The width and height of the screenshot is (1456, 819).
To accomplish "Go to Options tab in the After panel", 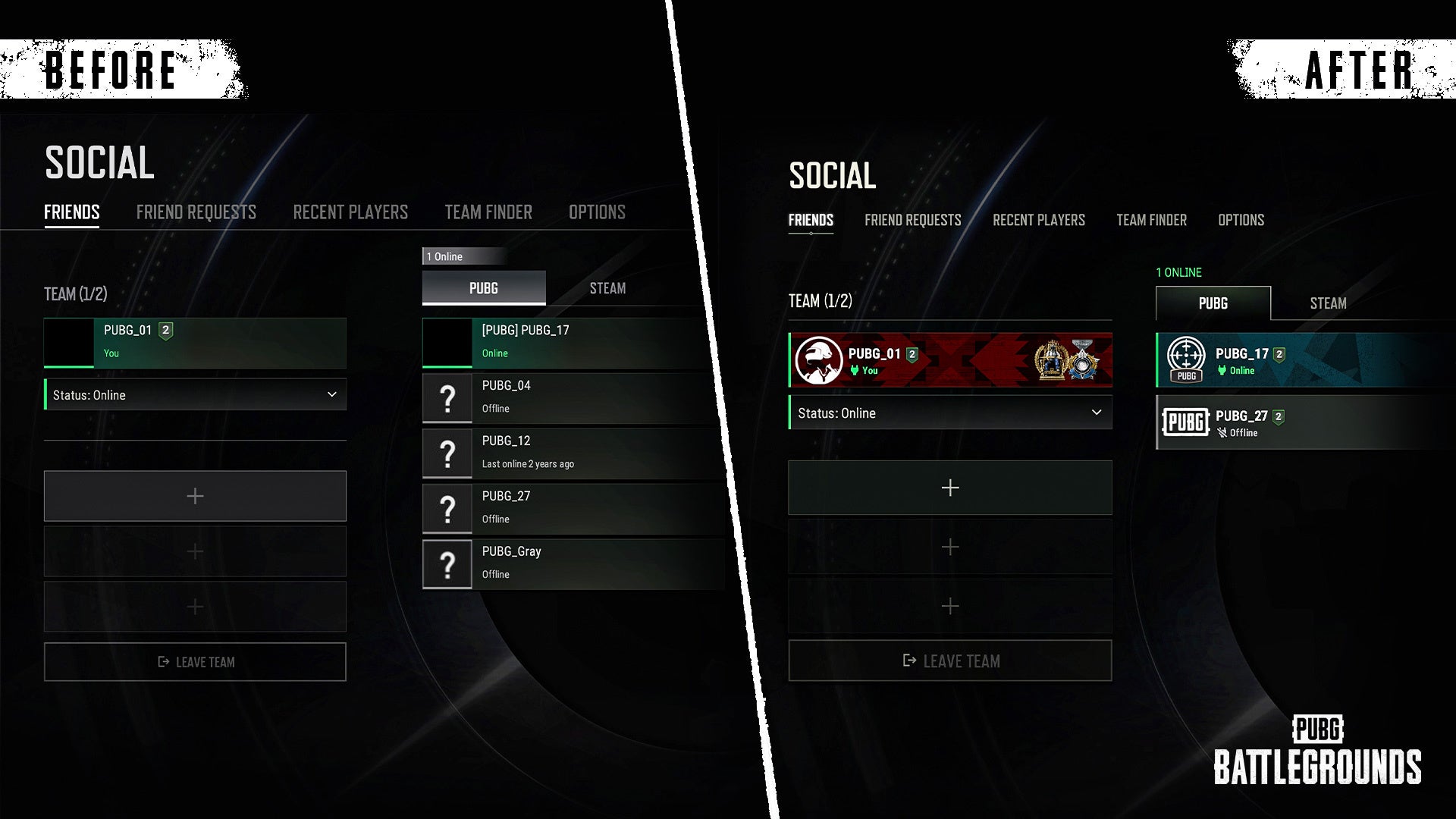I will point(1241,220).
